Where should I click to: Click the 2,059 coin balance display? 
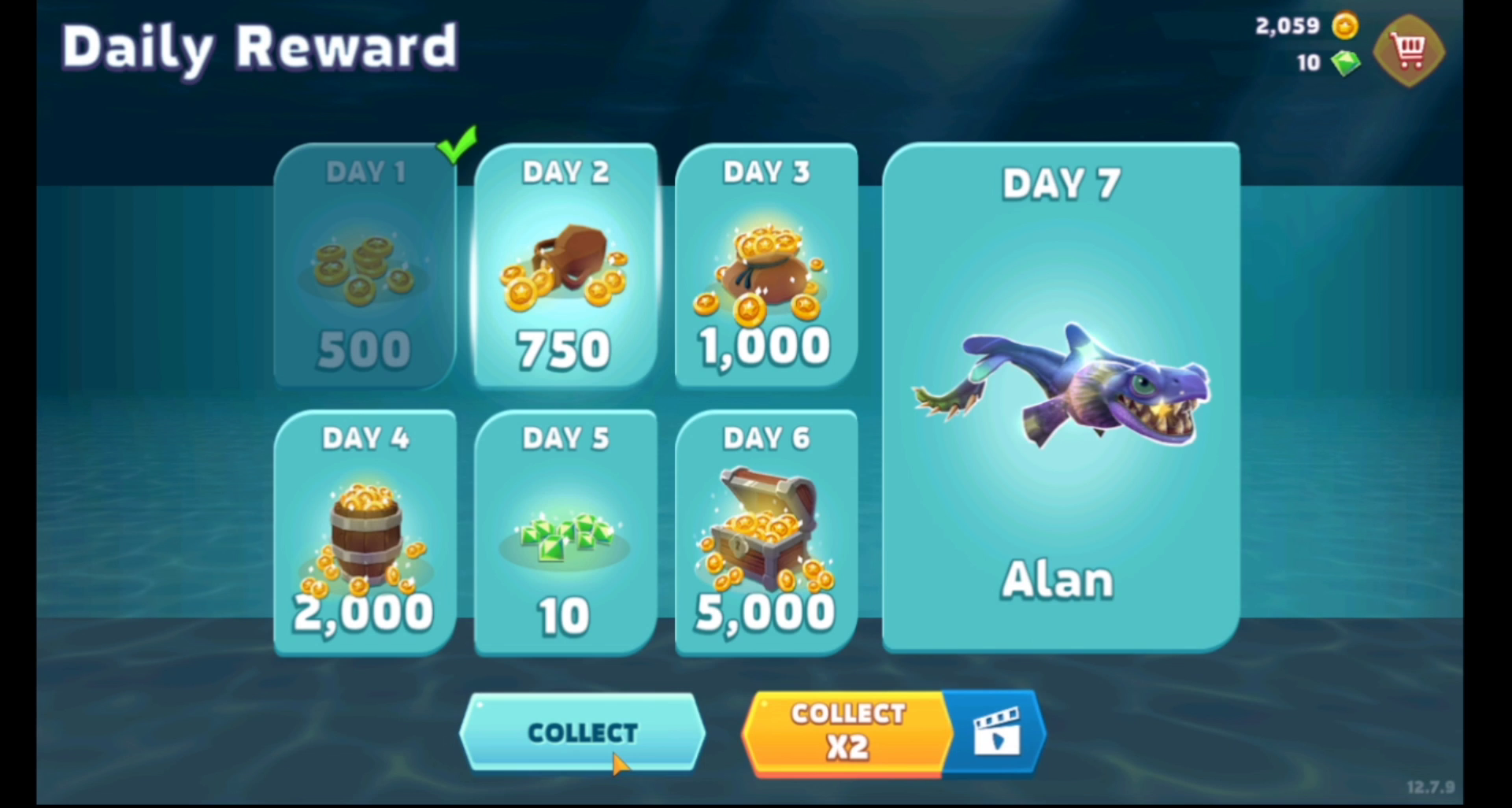pyautogui.click(x=1287, y=26)
